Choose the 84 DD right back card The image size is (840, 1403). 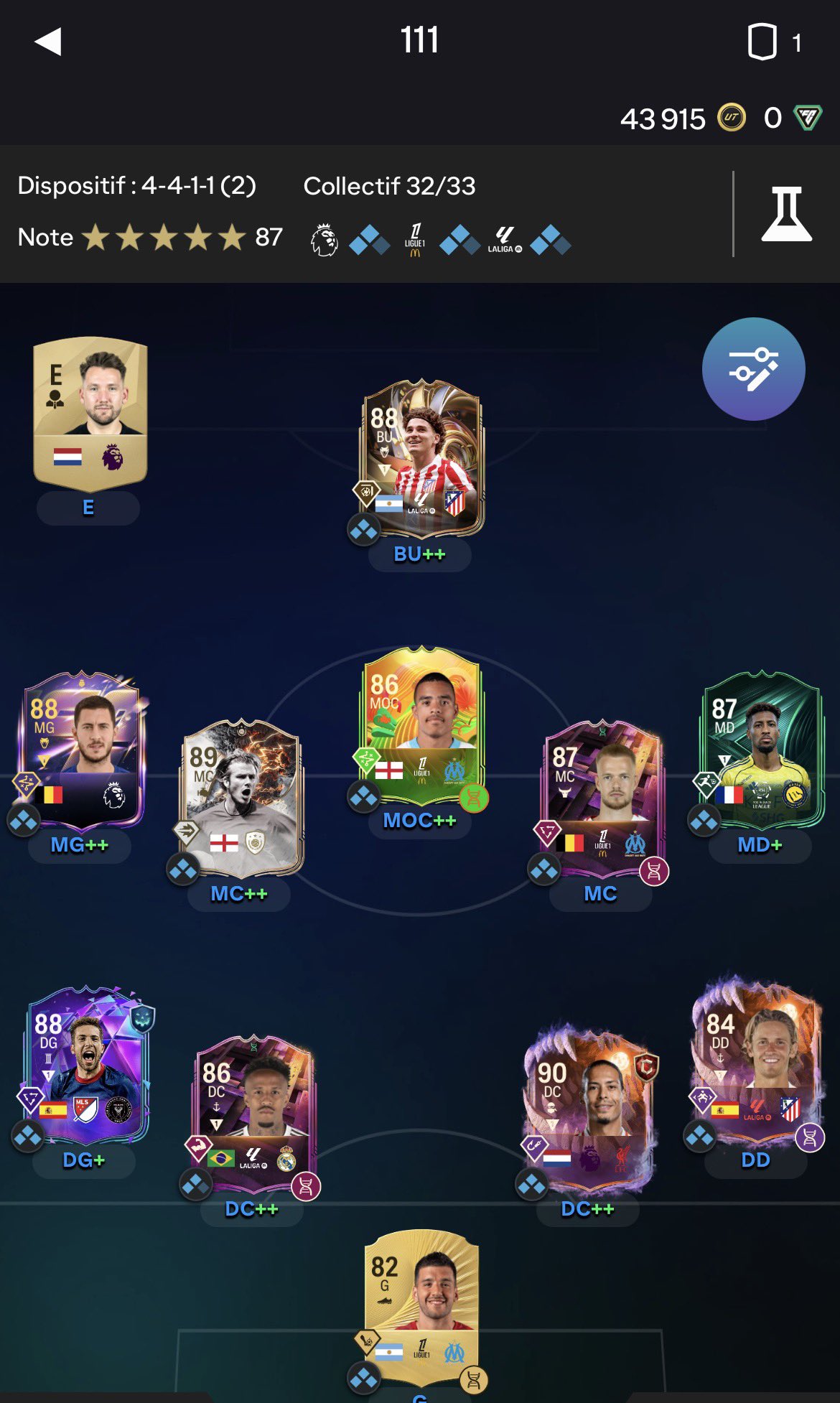[x=755, y=1059]
